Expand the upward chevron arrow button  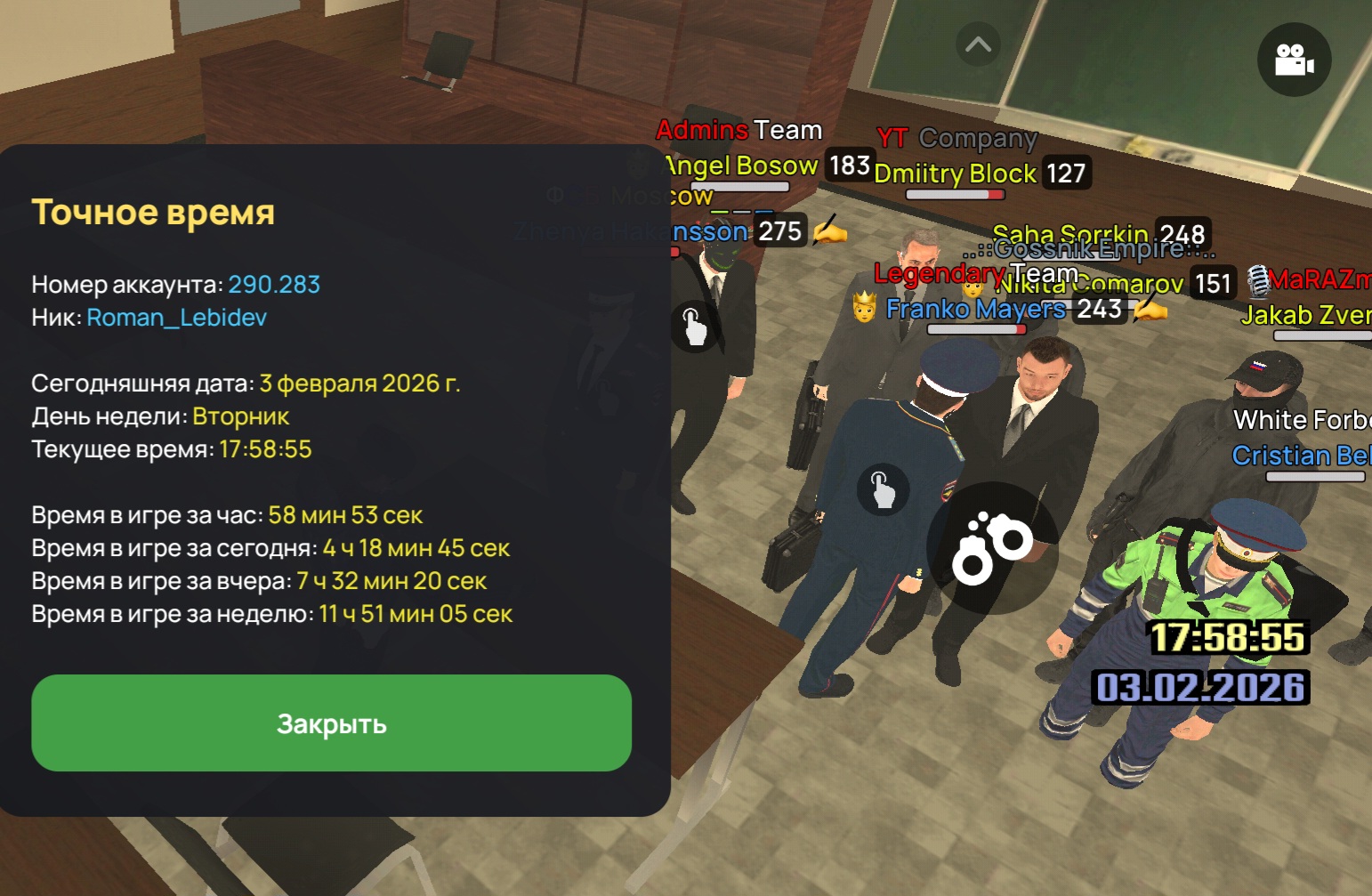tap(978, 44)
